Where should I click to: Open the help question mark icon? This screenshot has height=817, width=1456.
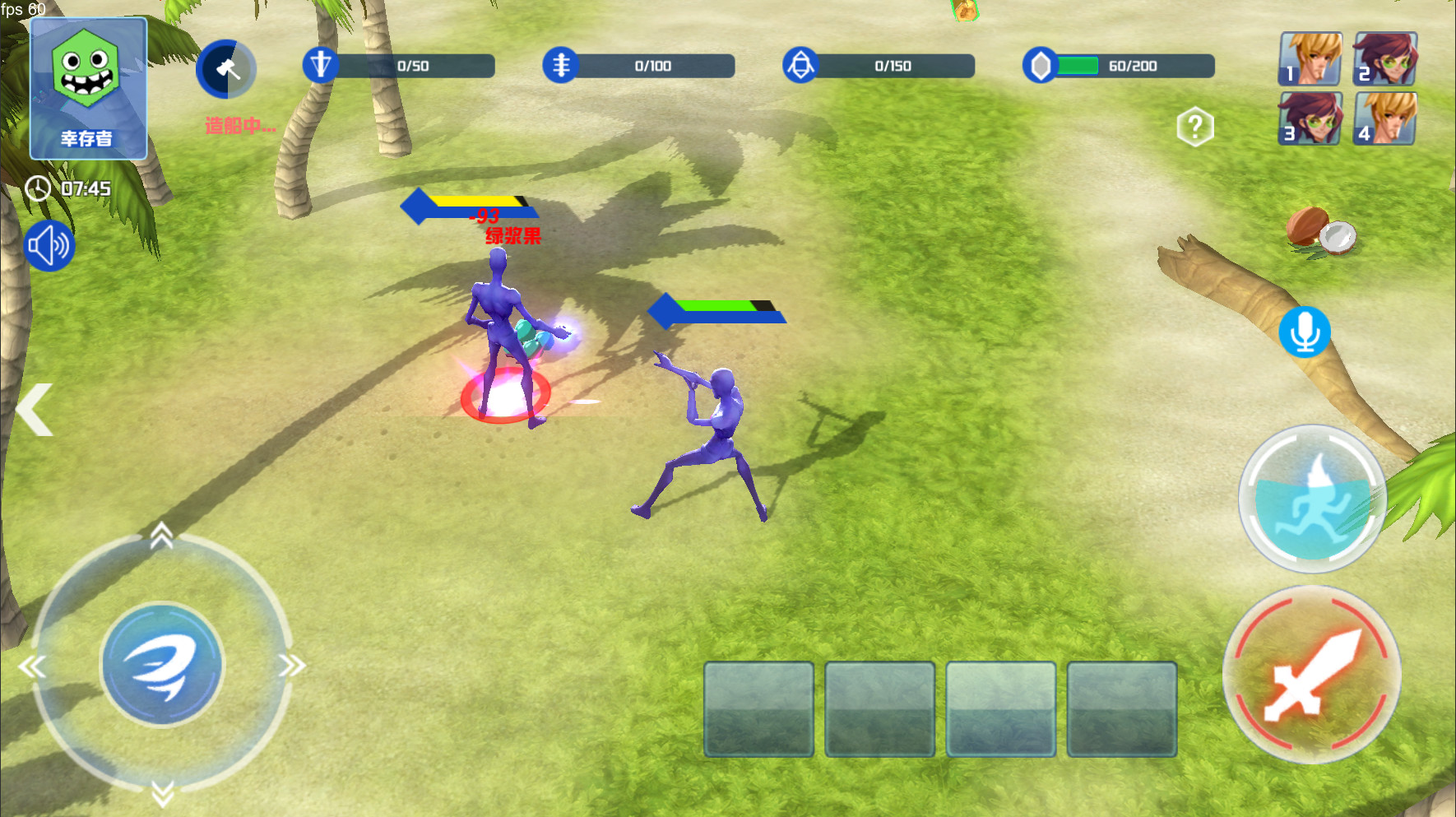pos(1194,124)
